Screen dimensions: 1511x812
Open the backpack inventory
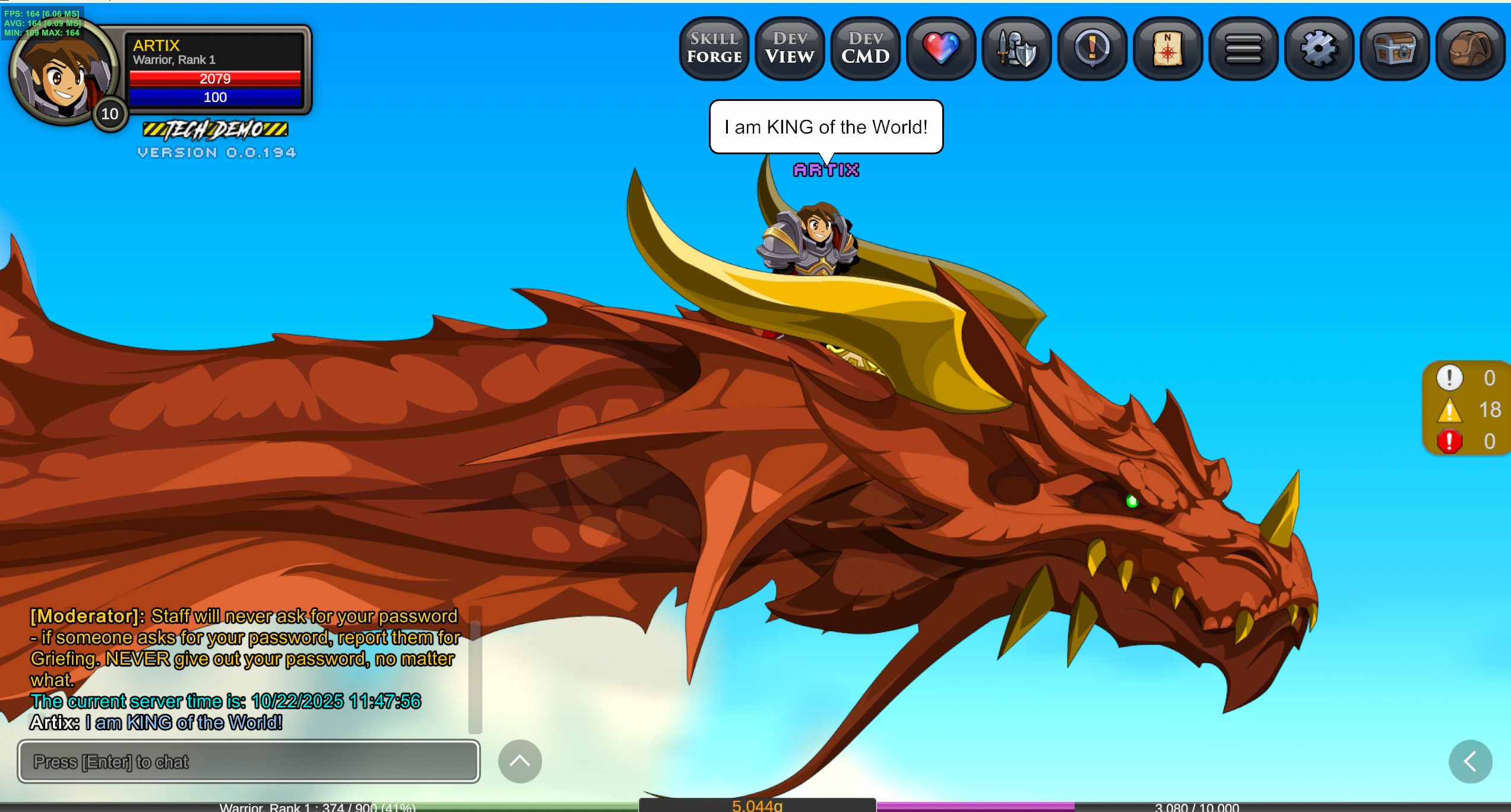point(1470,48)
